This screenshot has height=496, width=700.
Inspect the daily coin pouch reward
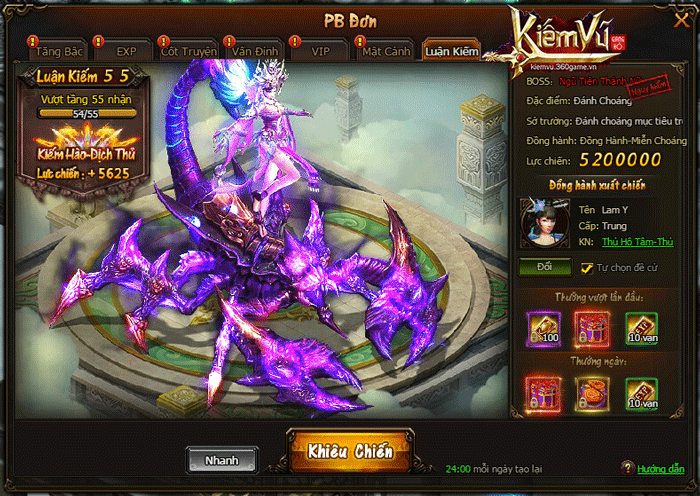point(593,394)
